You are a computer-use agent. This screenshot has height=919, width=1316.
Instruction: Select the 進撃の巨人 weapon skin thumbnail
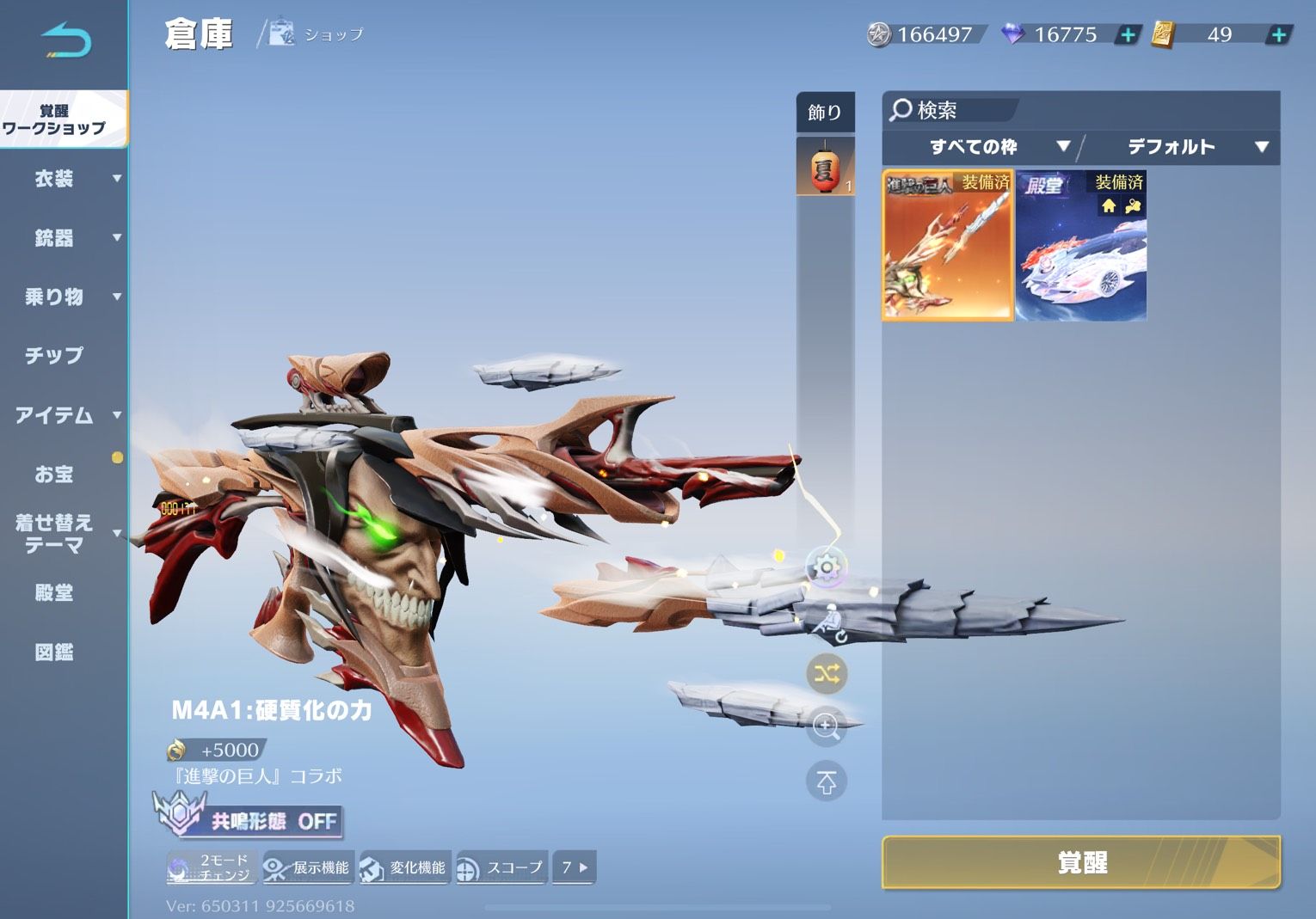948,246
